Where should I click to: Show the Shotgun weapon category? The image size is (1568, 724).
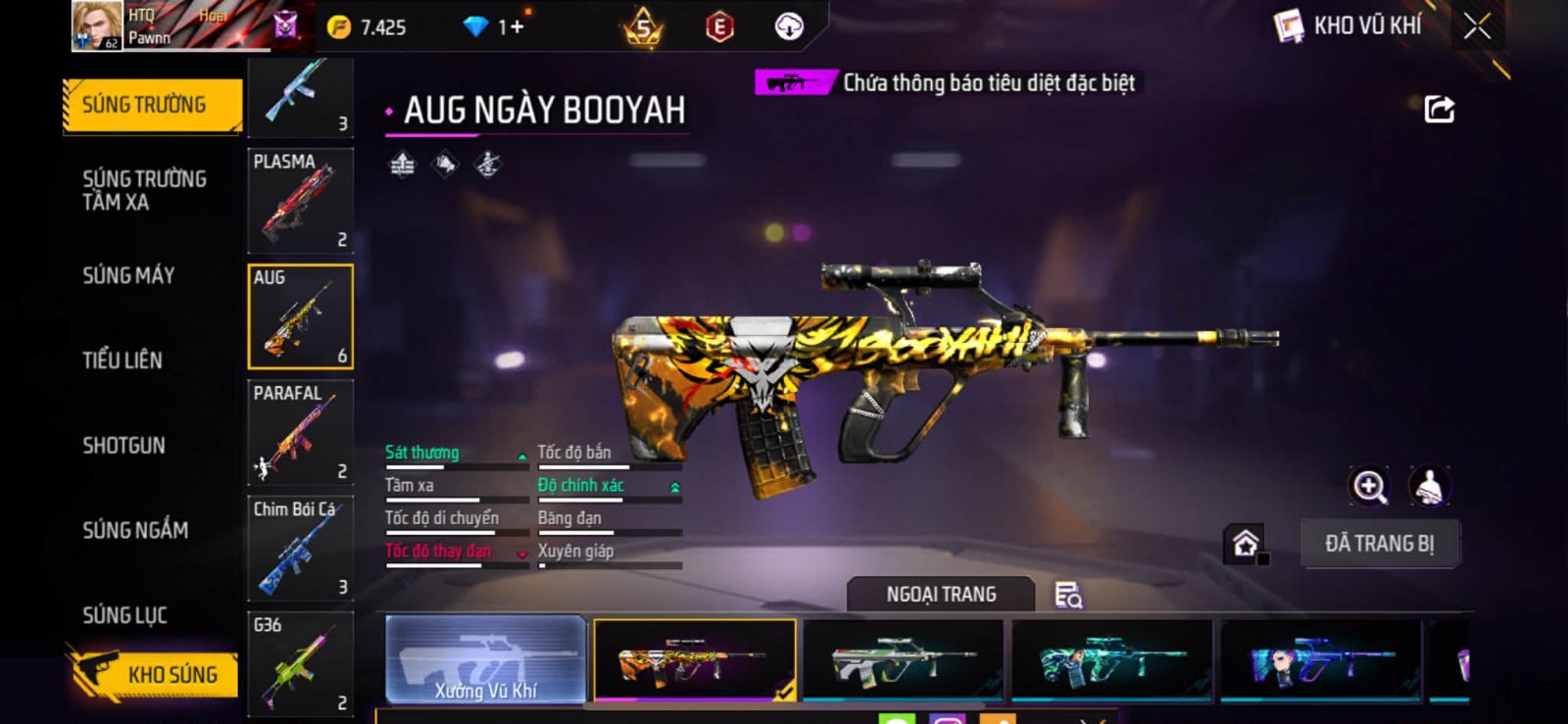[123, 445]
